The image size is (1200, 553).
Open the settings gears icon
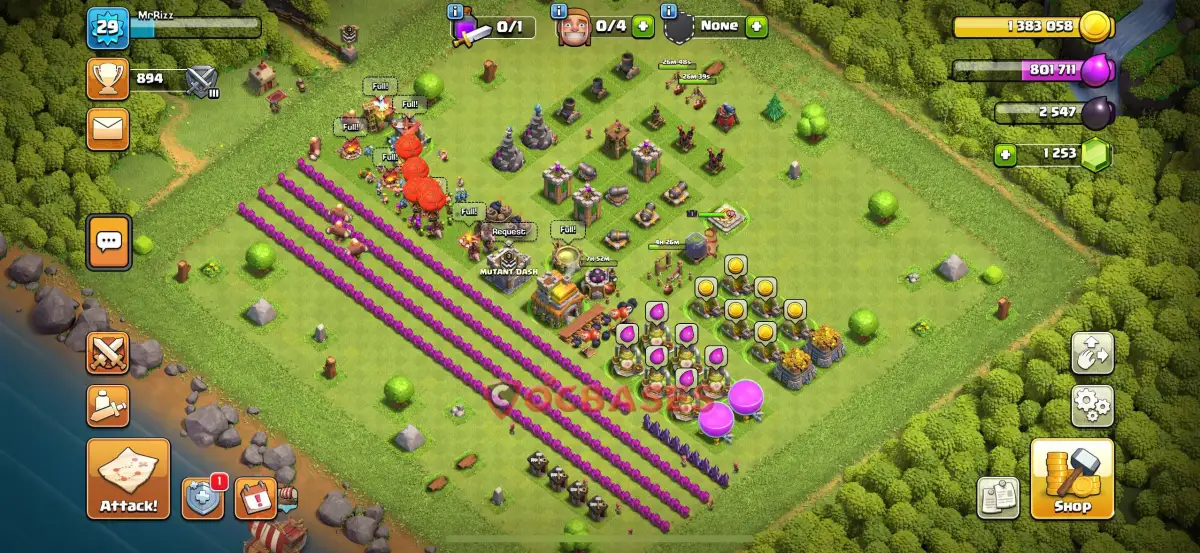tap(1092, 406)
